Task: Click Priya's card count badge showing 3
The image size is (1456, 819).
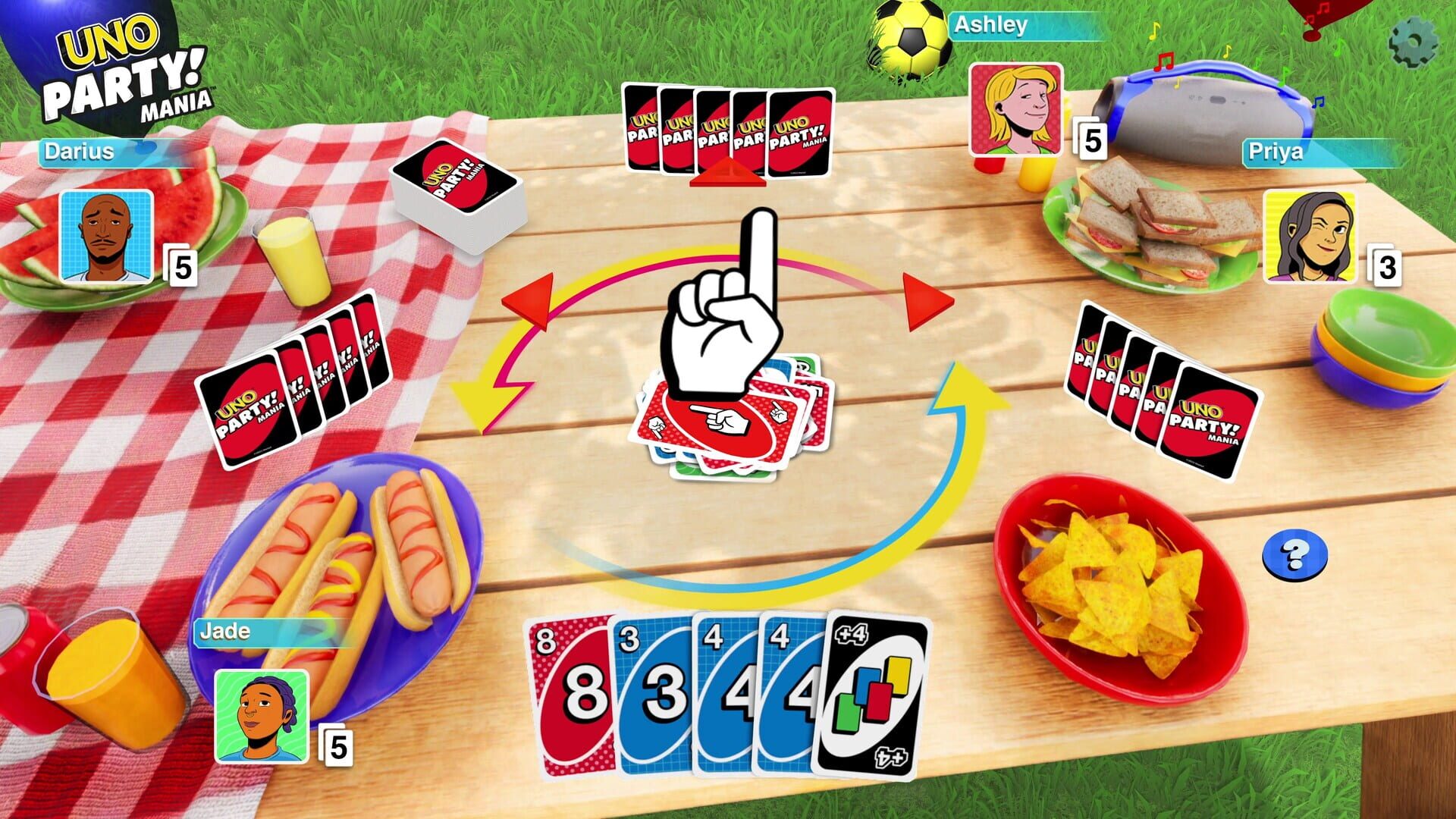Action: coord(1386,267)
